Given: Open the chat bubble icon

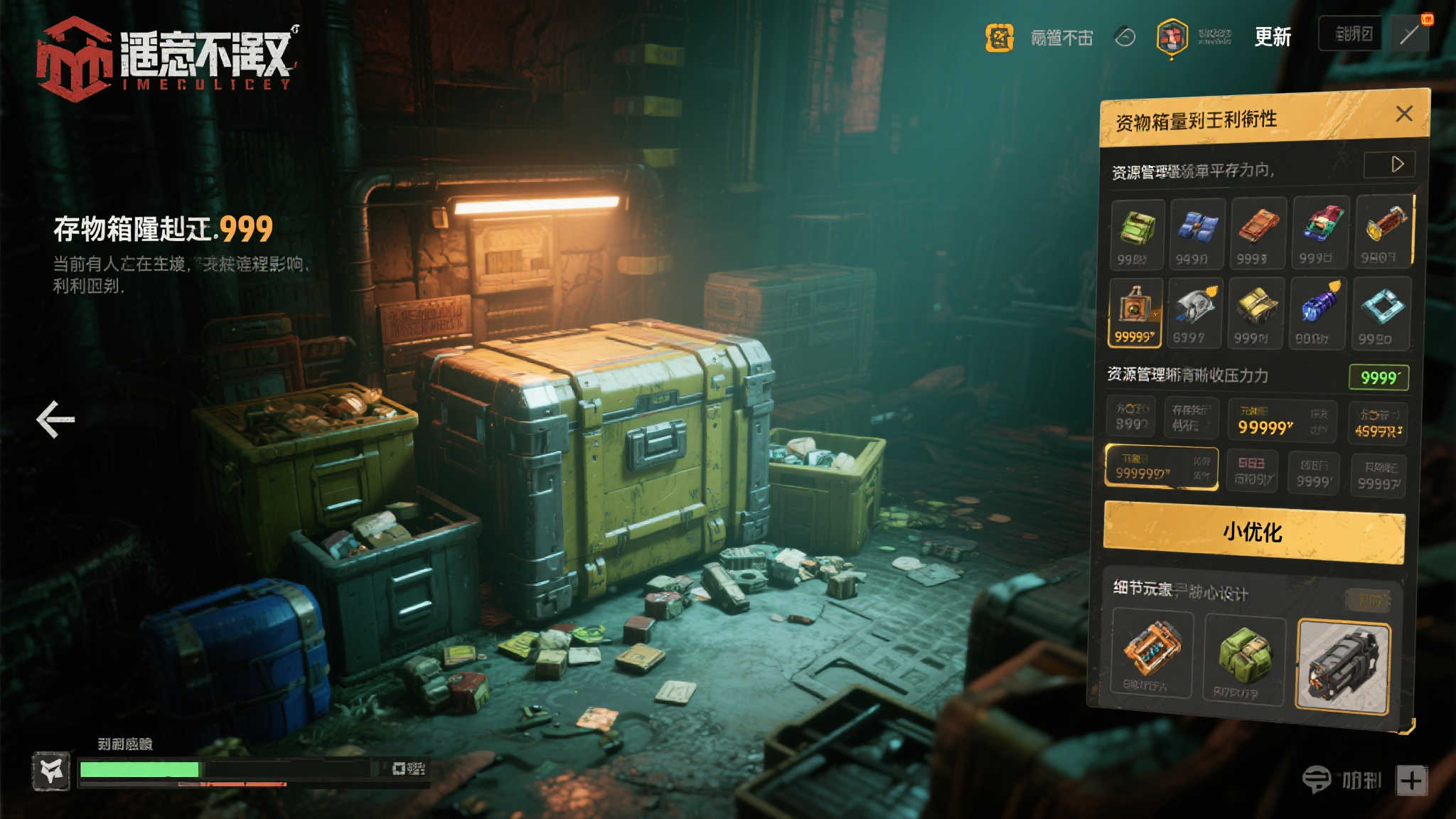Looking at the screenshot, I should point(1316,779).
